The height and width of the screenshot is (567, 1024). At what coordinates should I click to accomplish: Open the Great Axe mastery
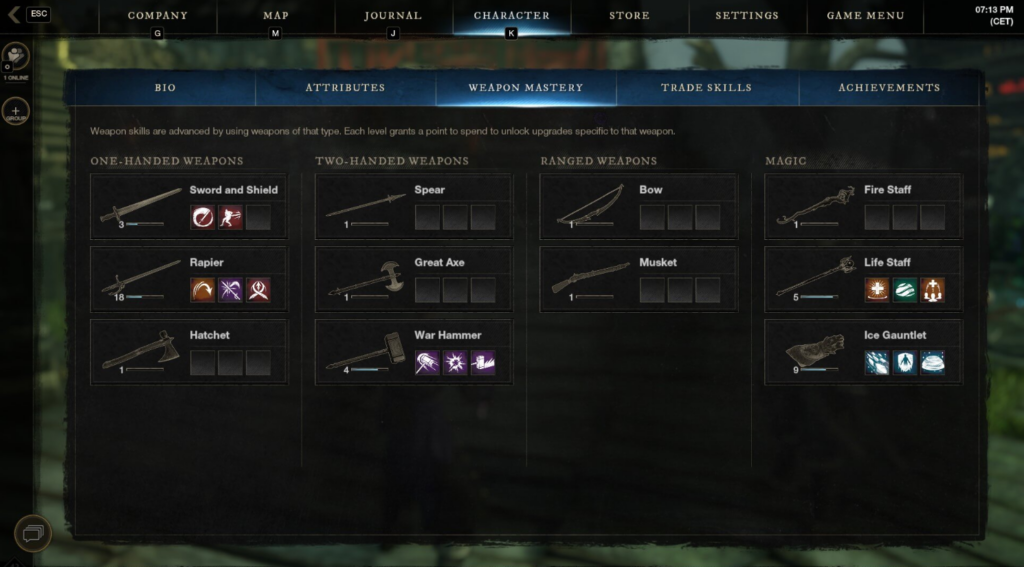[x=413, y=279]
